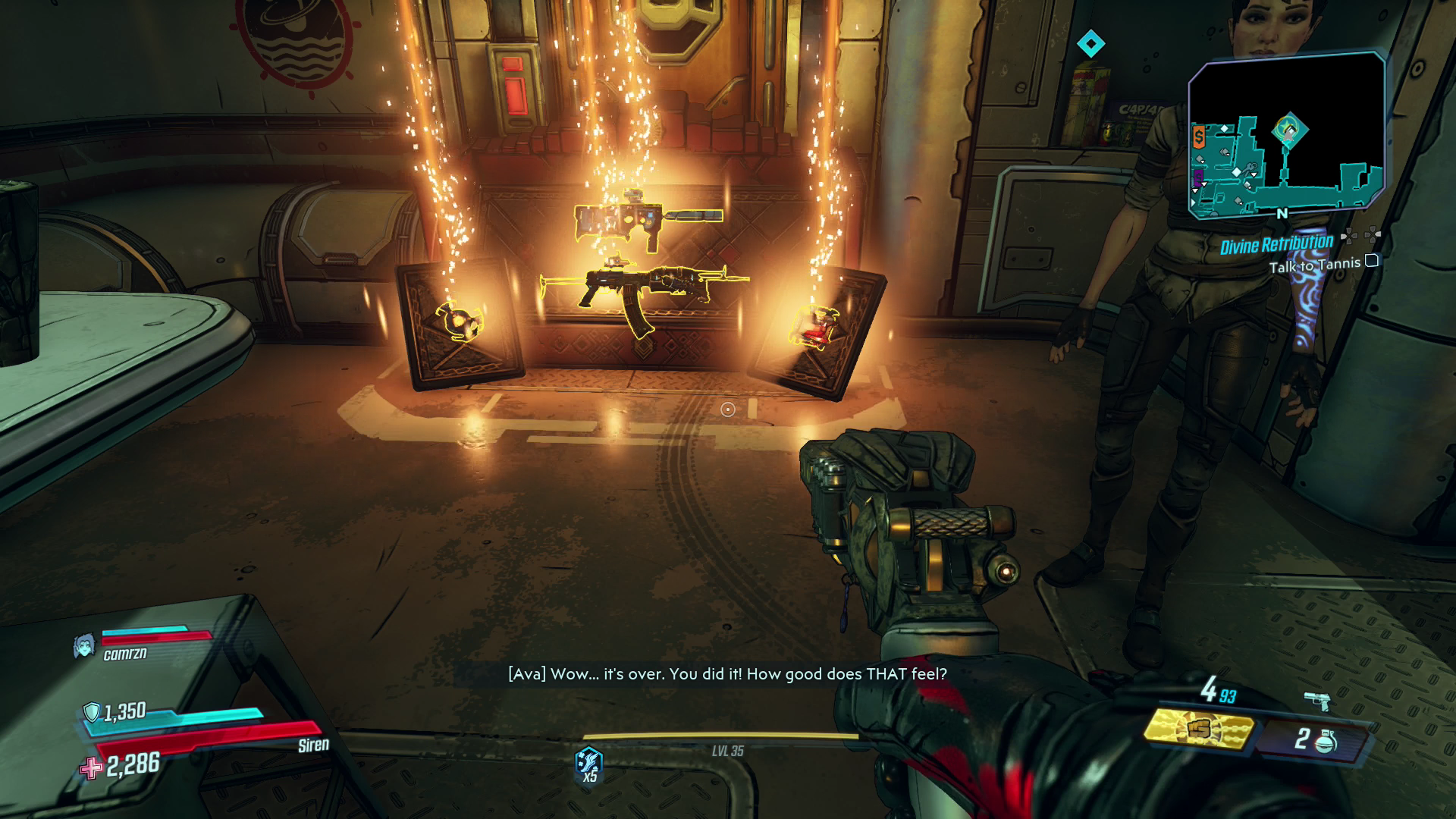Select the equipped pistol weapon icon
Image resolution: width=1456 pixels, height=819 pixels.
(x=1318, y=701)
